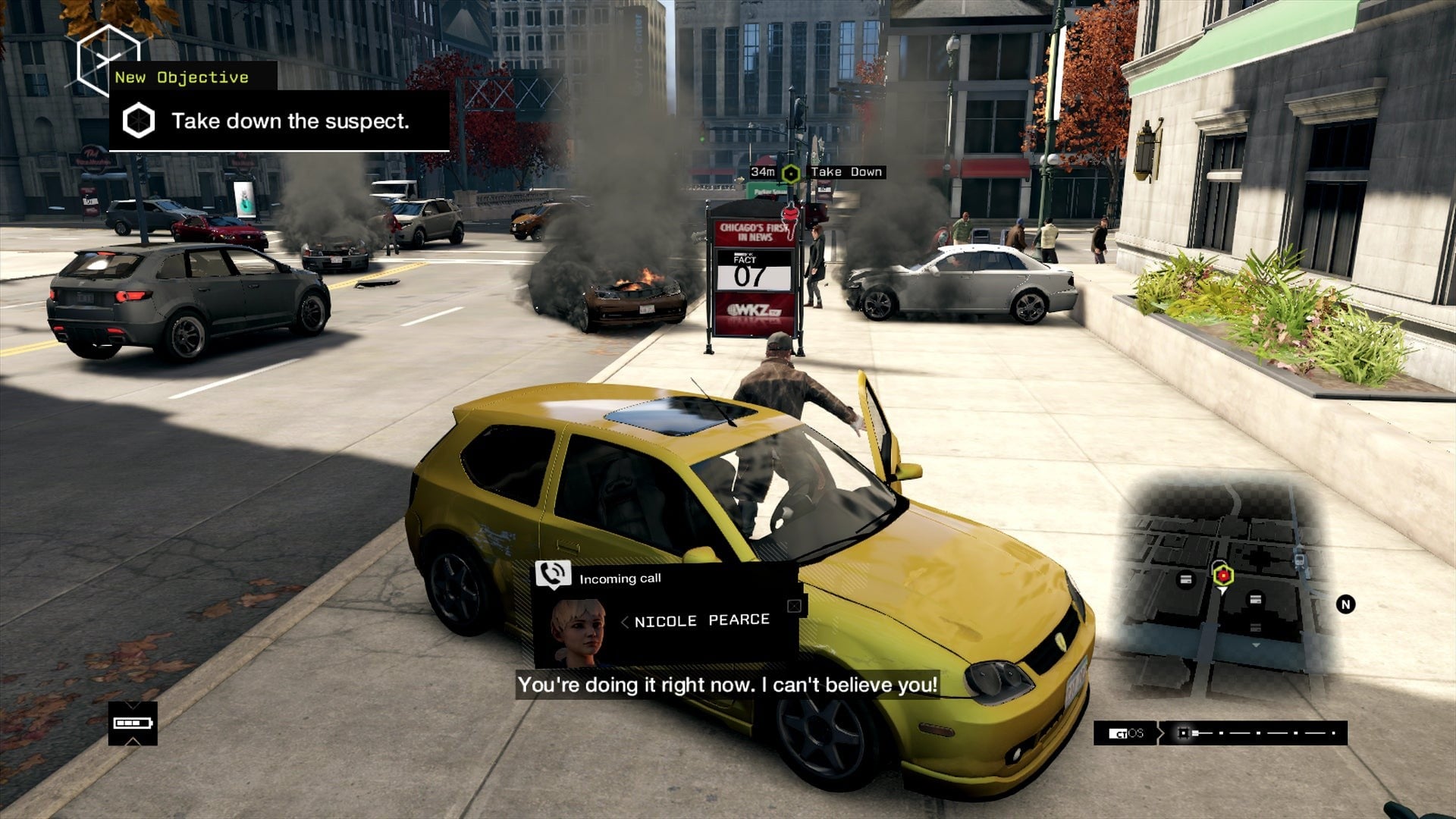The image size is (1456, 819).
Task: Click Nicole Pearce's caller portrait
Action: (x=578, y=632)
